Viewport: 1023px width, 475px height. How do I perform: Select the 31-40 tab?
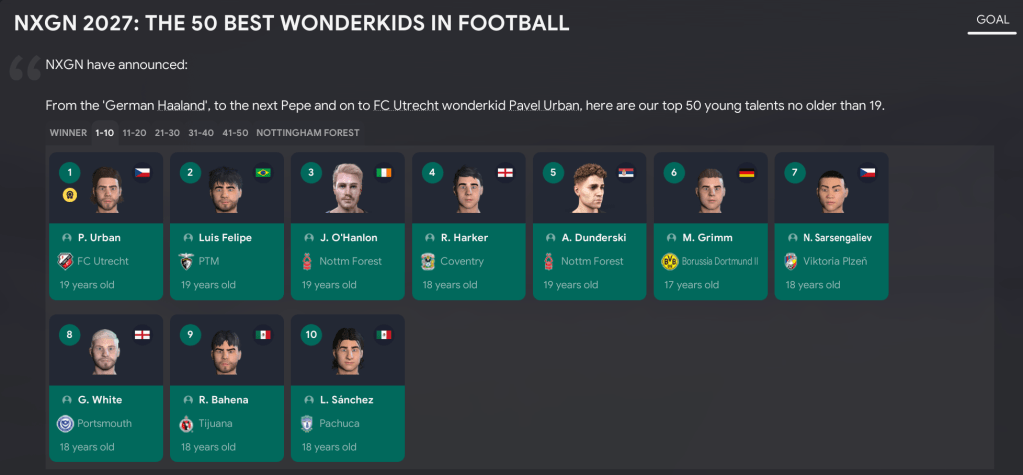[201, 133]
